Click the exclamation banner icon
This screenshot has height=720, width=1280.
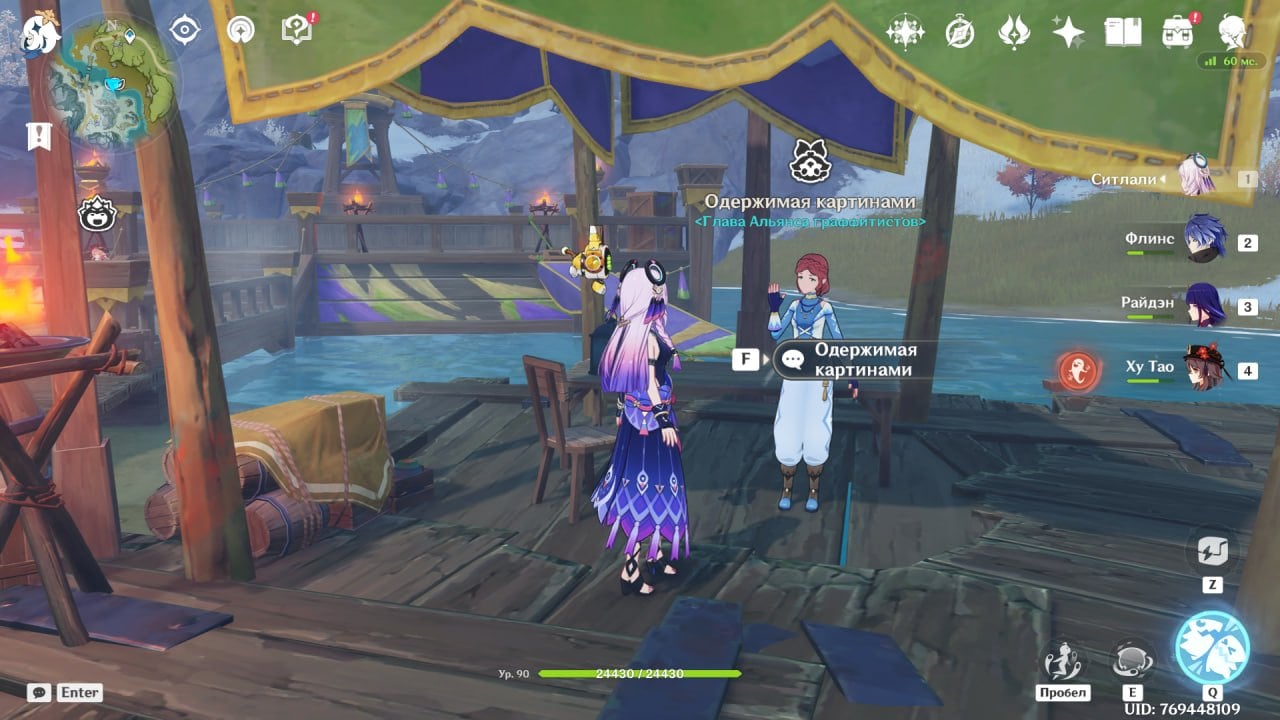[x=39, y=137]
